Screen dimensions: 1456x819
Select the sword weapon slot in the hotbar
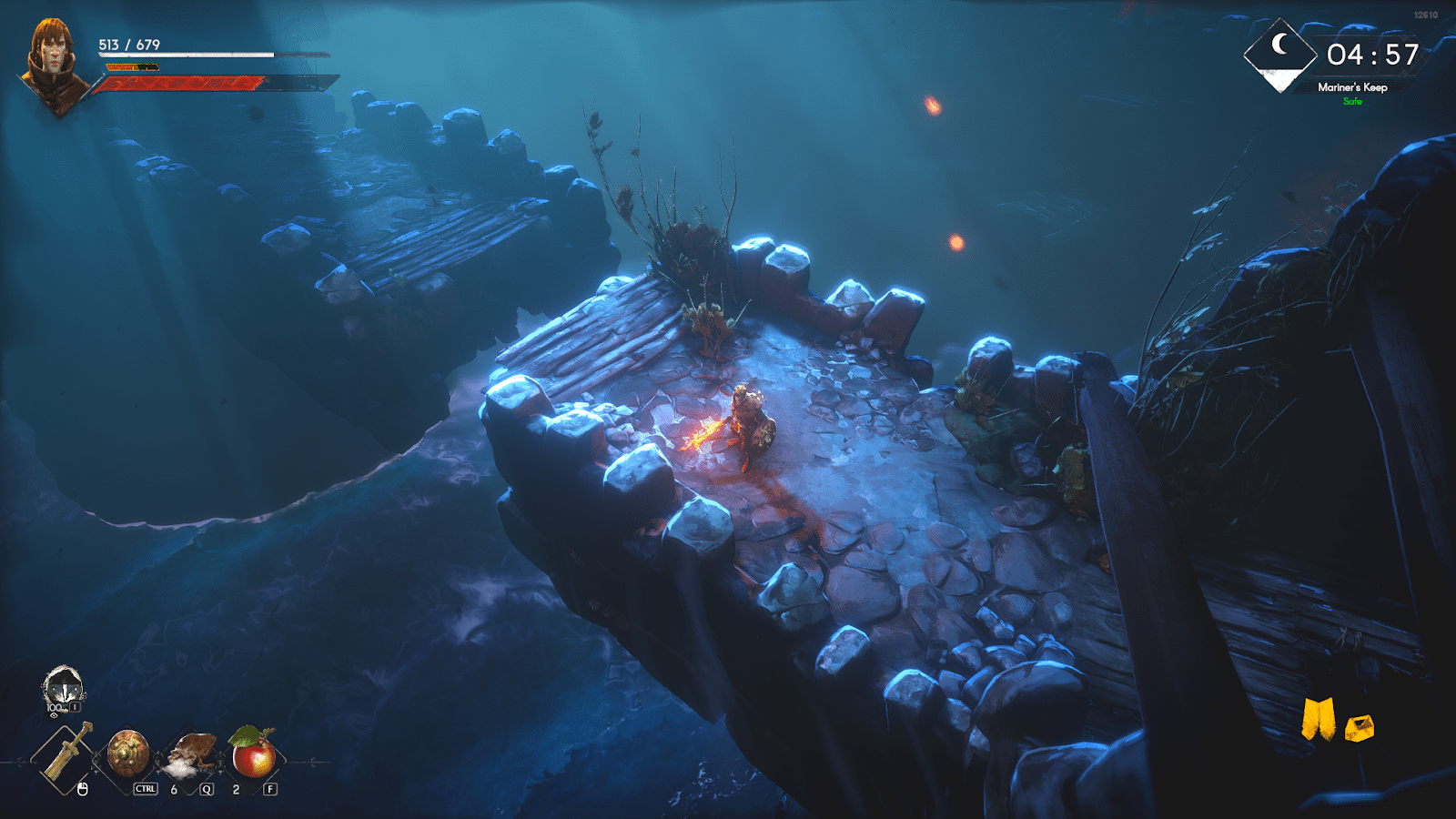(x=66, y=753)
